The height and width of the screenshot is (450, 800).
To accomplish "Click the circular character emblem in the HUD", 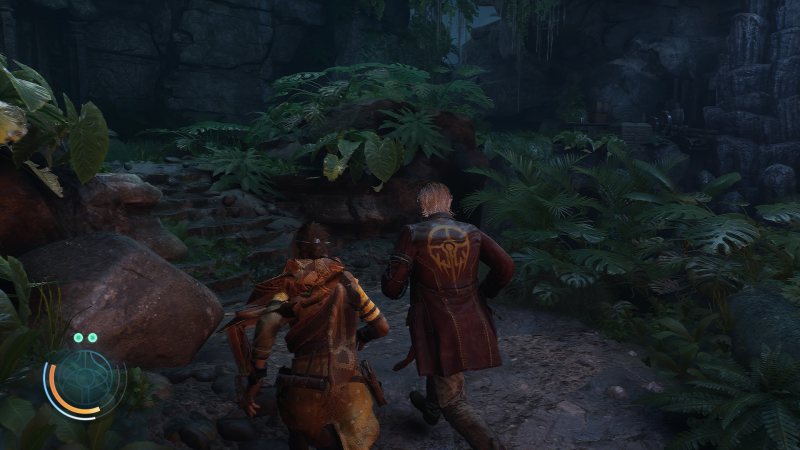I will point(82,385).
